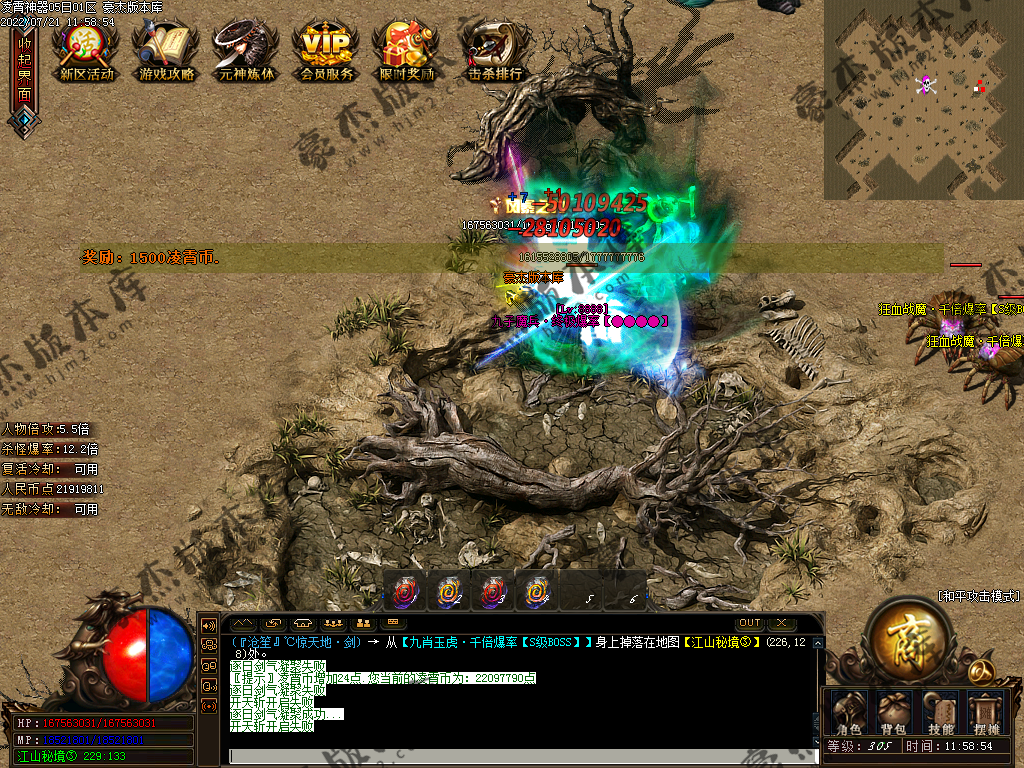
Task: Open the 角色 character panel
Action: click(x=849, y=712)
